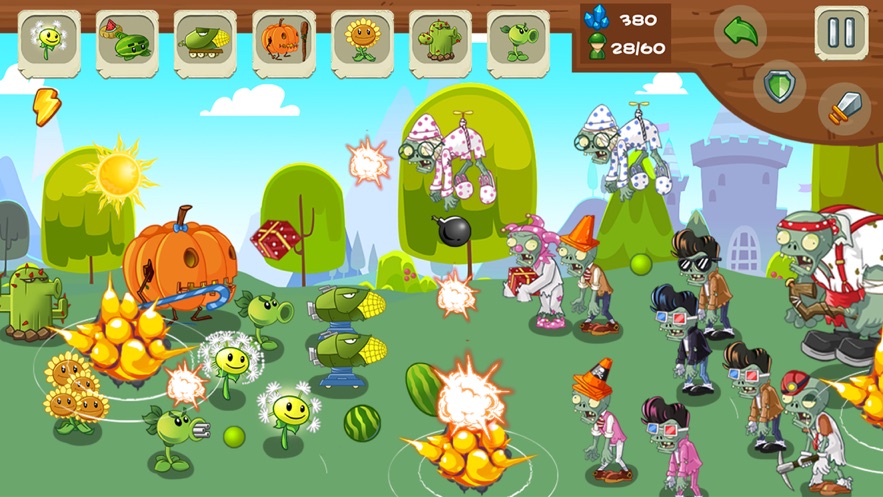Pick the cactus plant card

[x=439, y=42]
